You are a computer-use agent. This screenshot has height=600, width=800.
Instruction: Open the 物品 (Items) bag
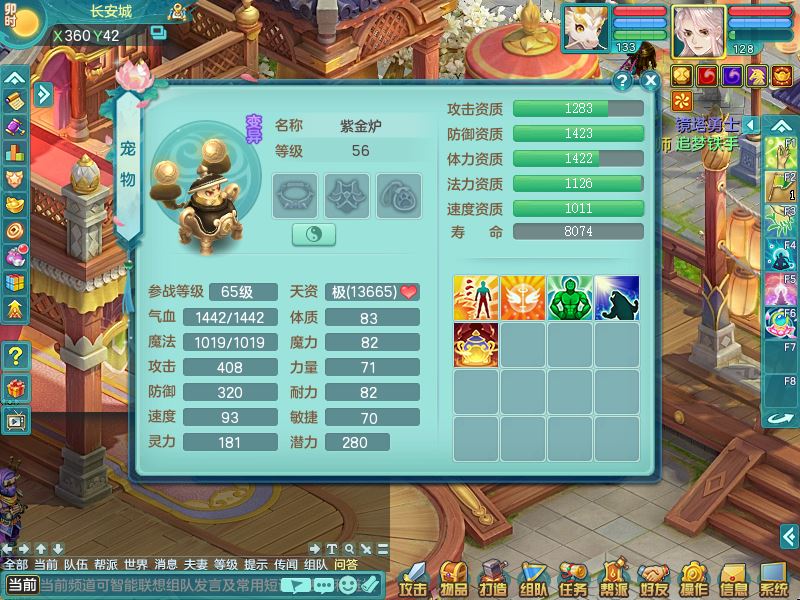click(454, 579)
